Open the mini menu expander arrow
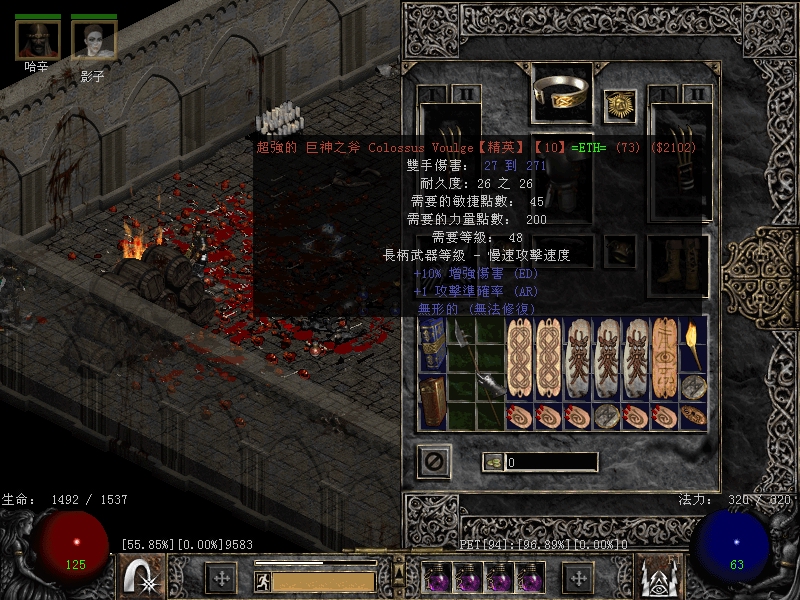The height and width of the screenshot is (600, 800). (400, 552)
